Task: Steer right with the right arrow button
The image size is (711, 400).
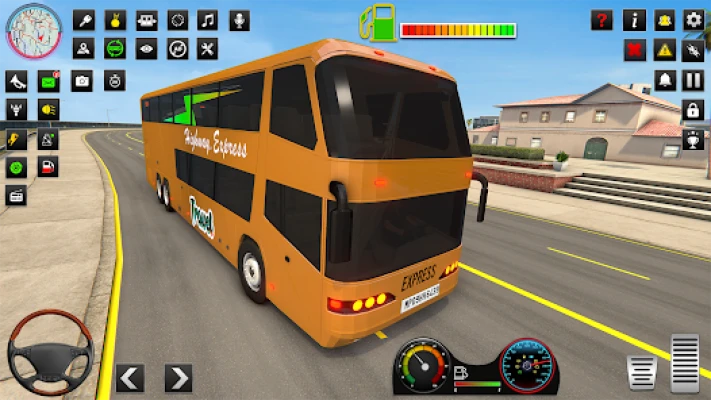Action: click(178, 378)
